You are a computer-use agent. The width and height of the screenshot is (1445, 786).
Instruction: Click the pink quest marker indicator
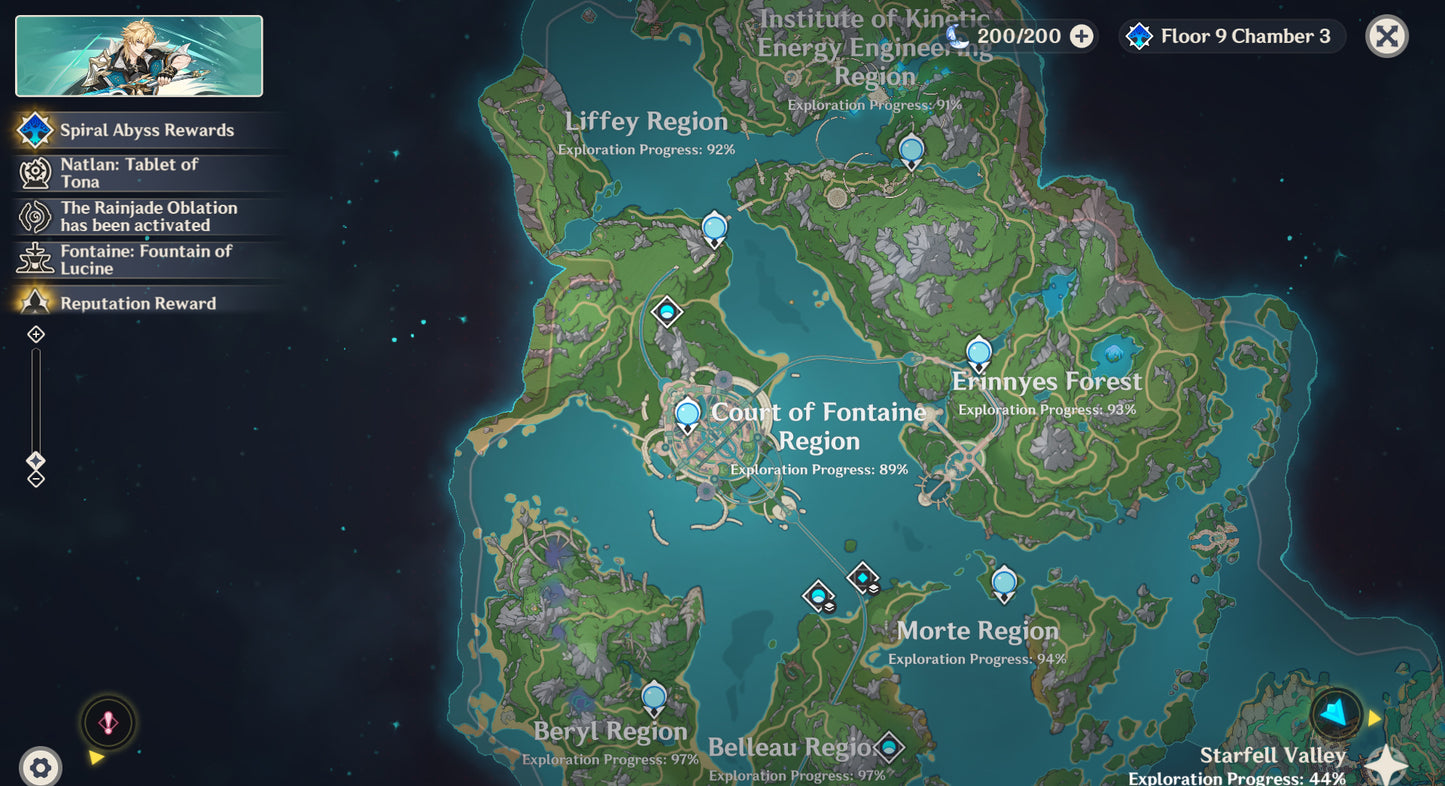pyautogui.click(x=108, y=722)
